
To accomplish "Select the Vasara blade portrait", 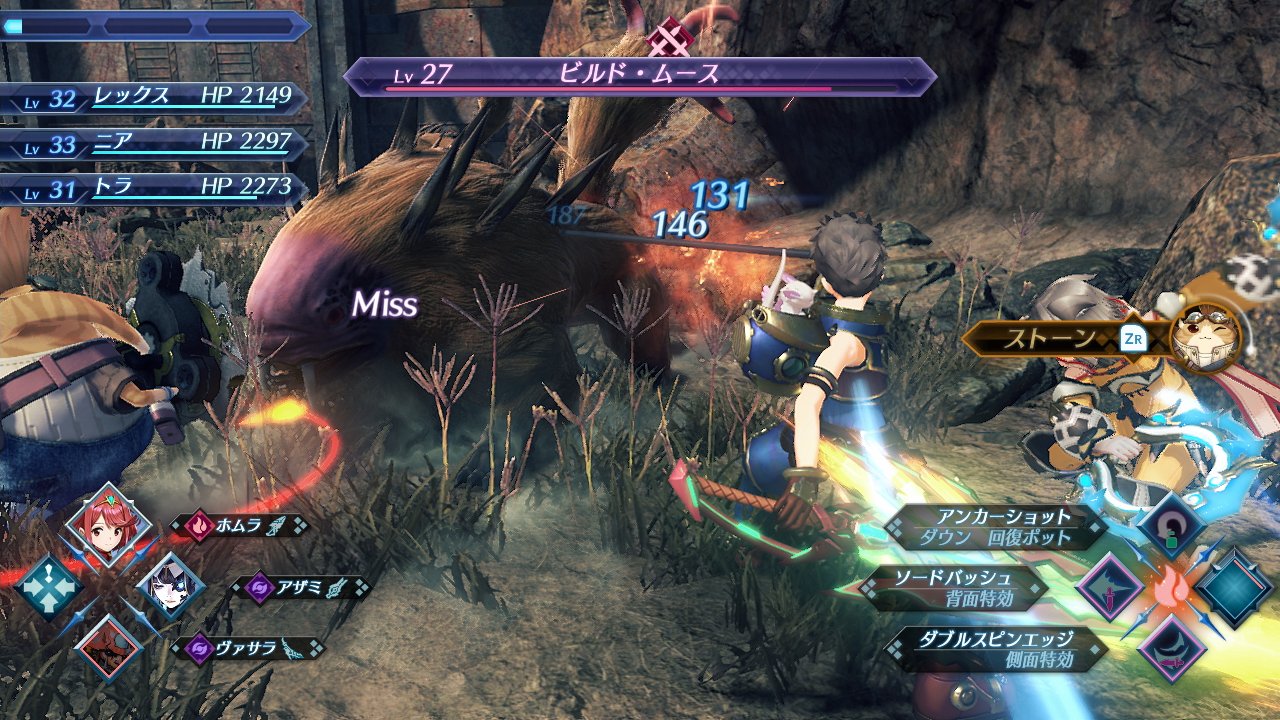I will coord(108,647).
